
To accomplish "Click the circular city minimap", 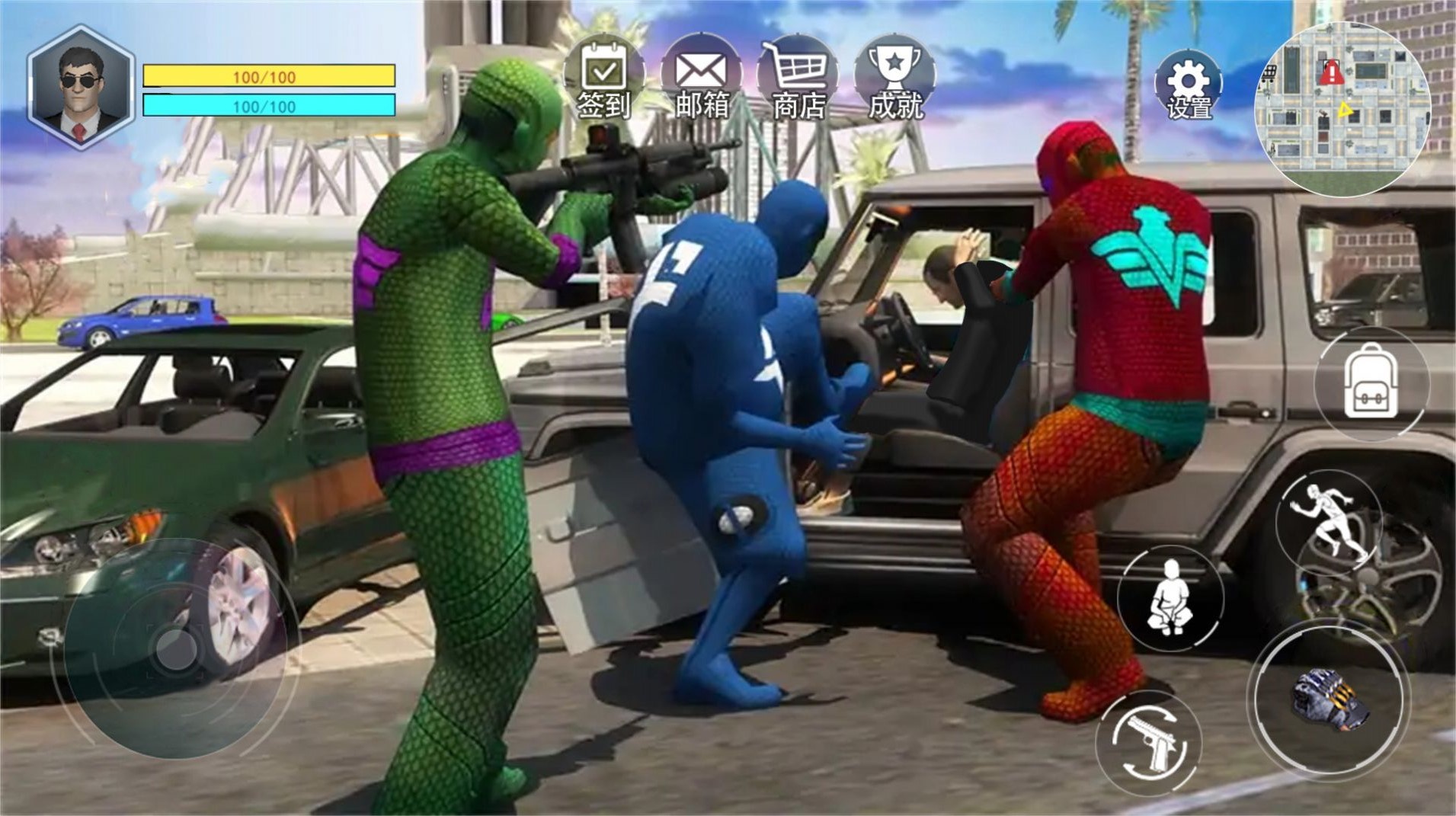I will point(1342,110).
